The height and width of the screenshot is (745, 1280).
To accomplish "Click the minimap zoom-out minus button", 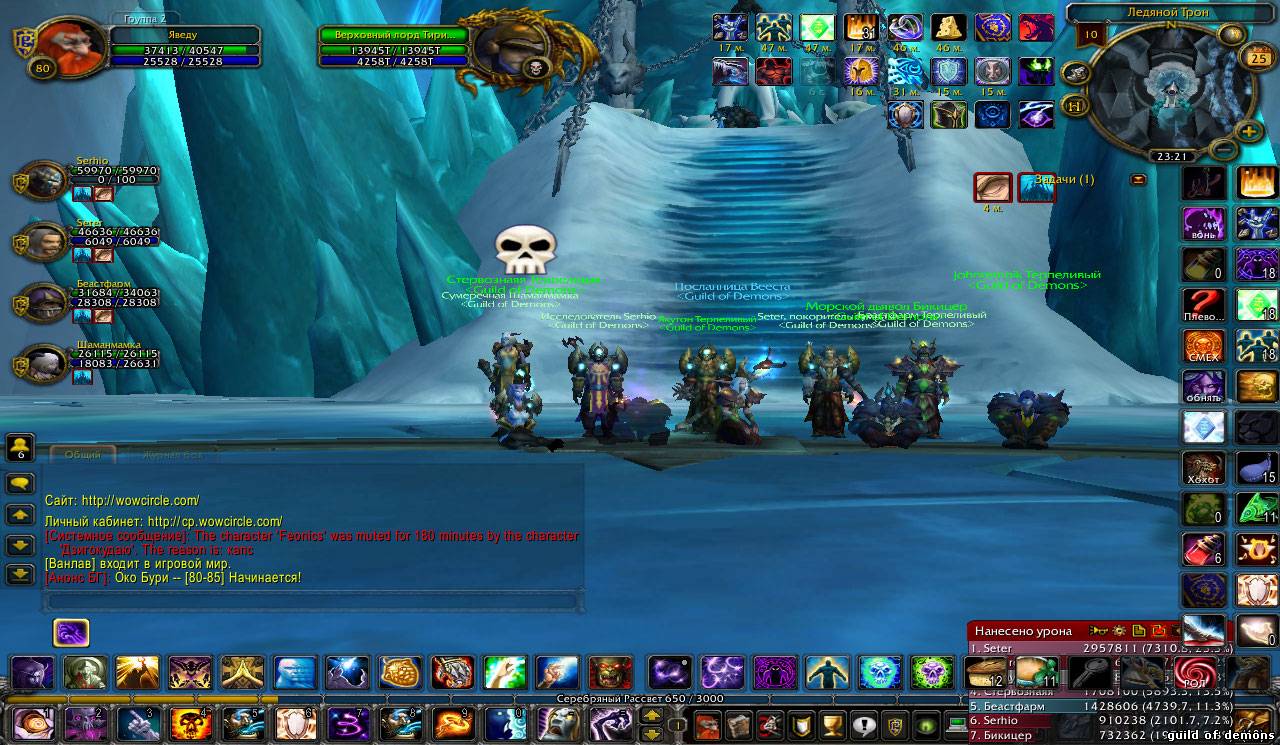I will 1222,150.
